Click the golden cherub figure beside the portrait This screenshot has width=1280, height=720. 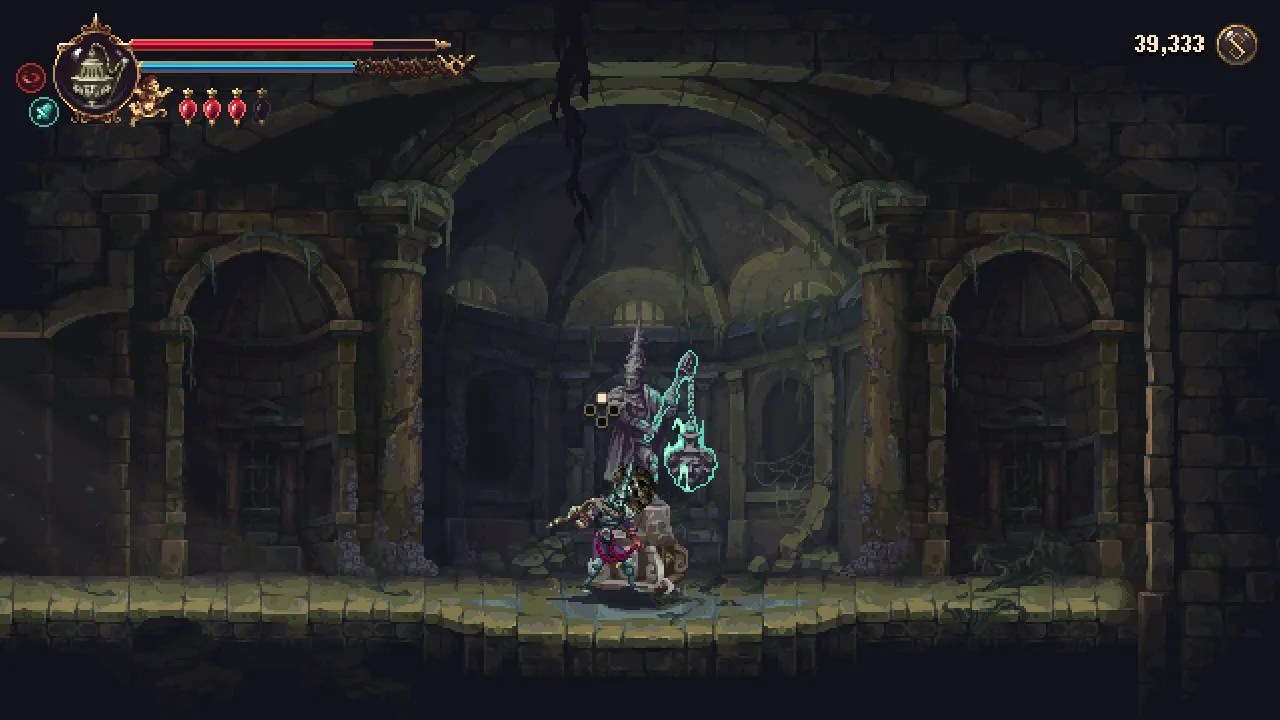coord(147,97)
